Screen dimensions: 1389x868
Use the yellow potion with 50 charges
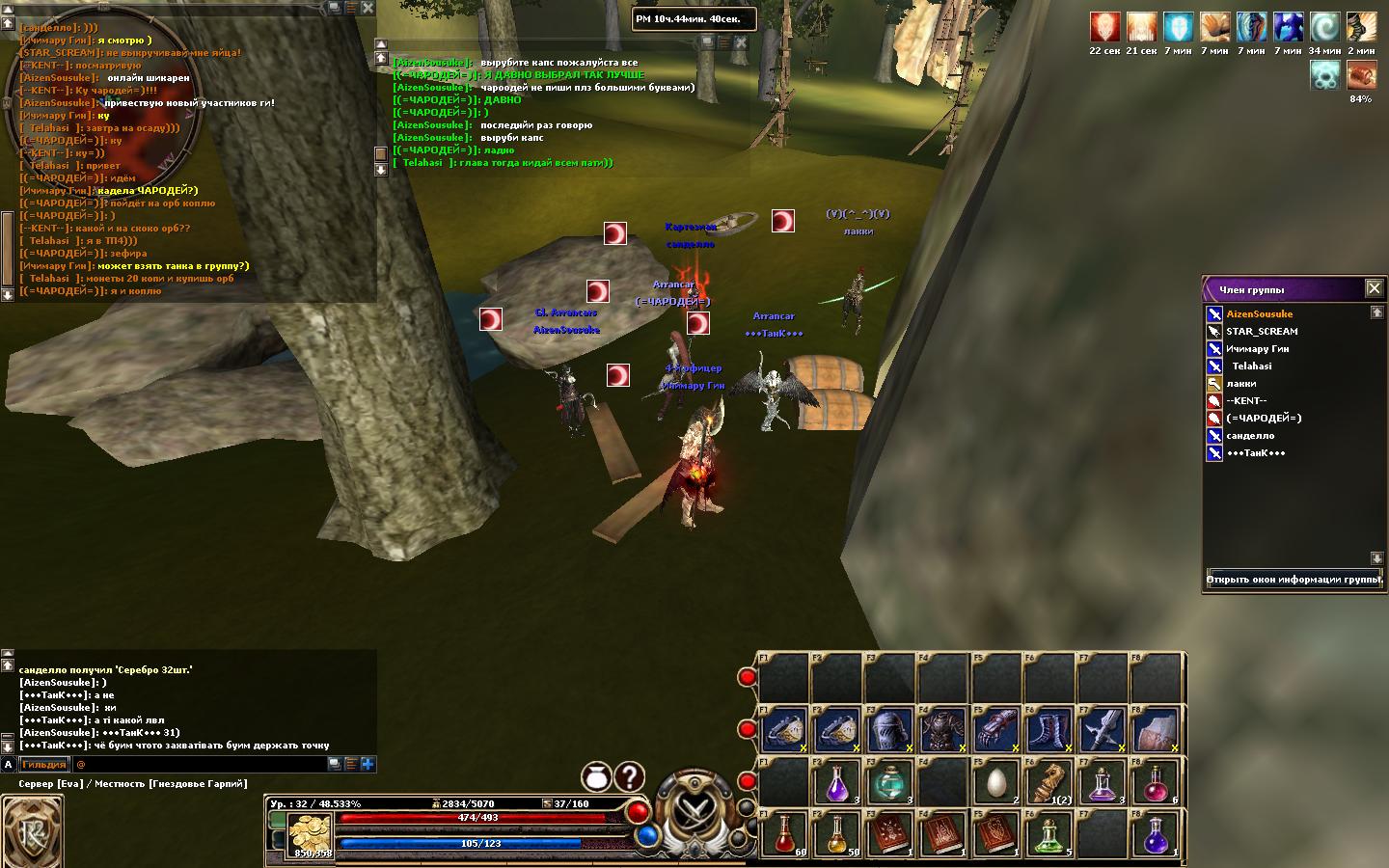coord(837,833)
